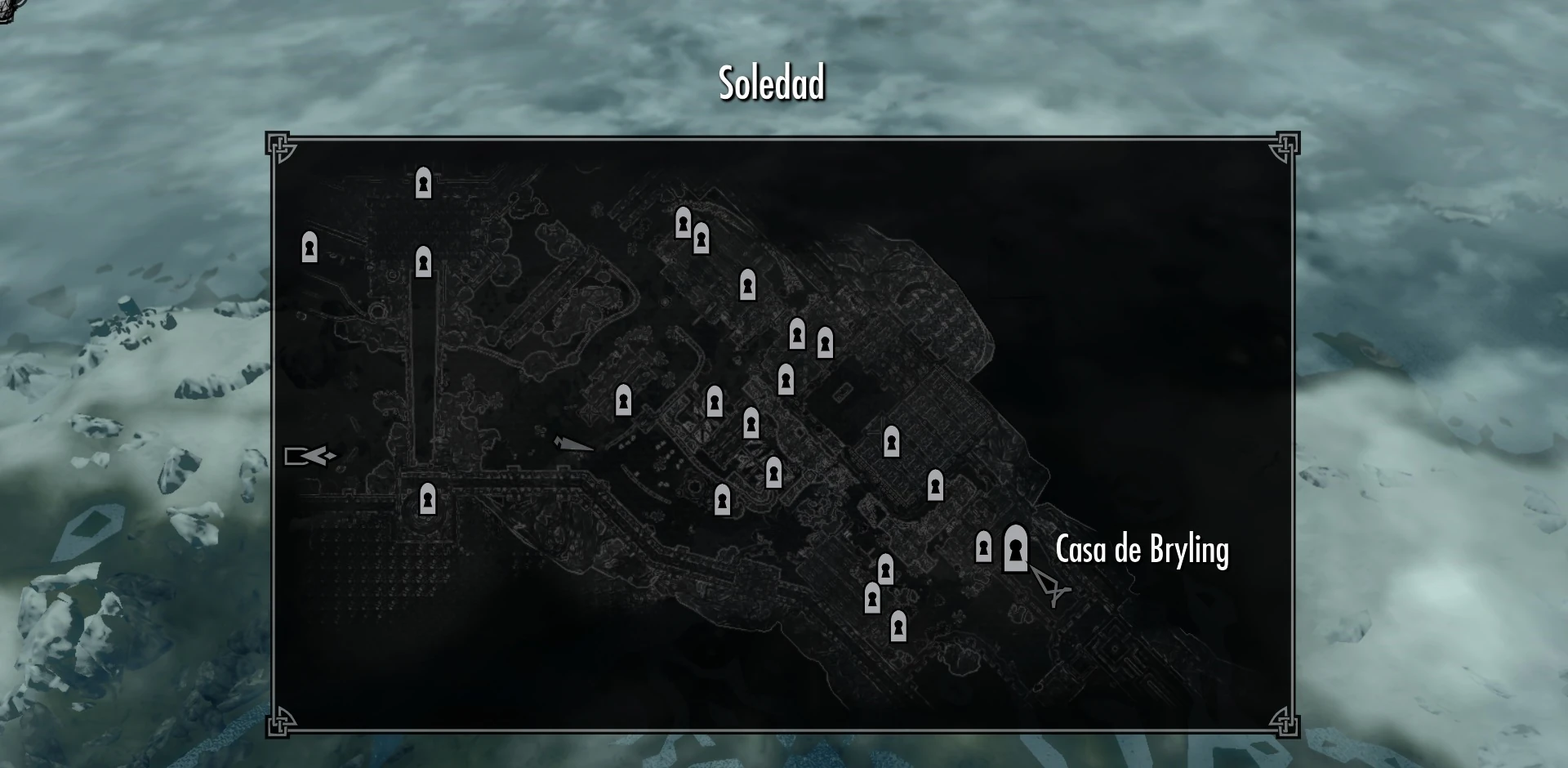1568x768 pixels.
Task: Select the enlarged Casa de Bryling door marker
Action: point(1013,548)
